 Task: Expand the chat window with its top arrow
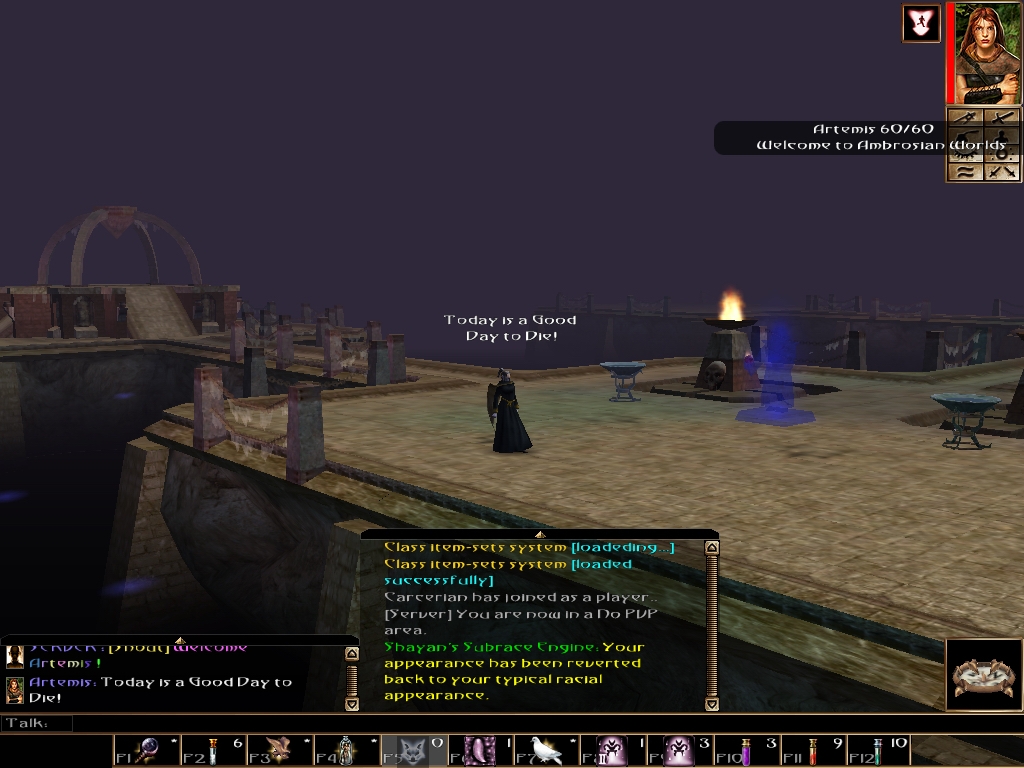[180, 640]
